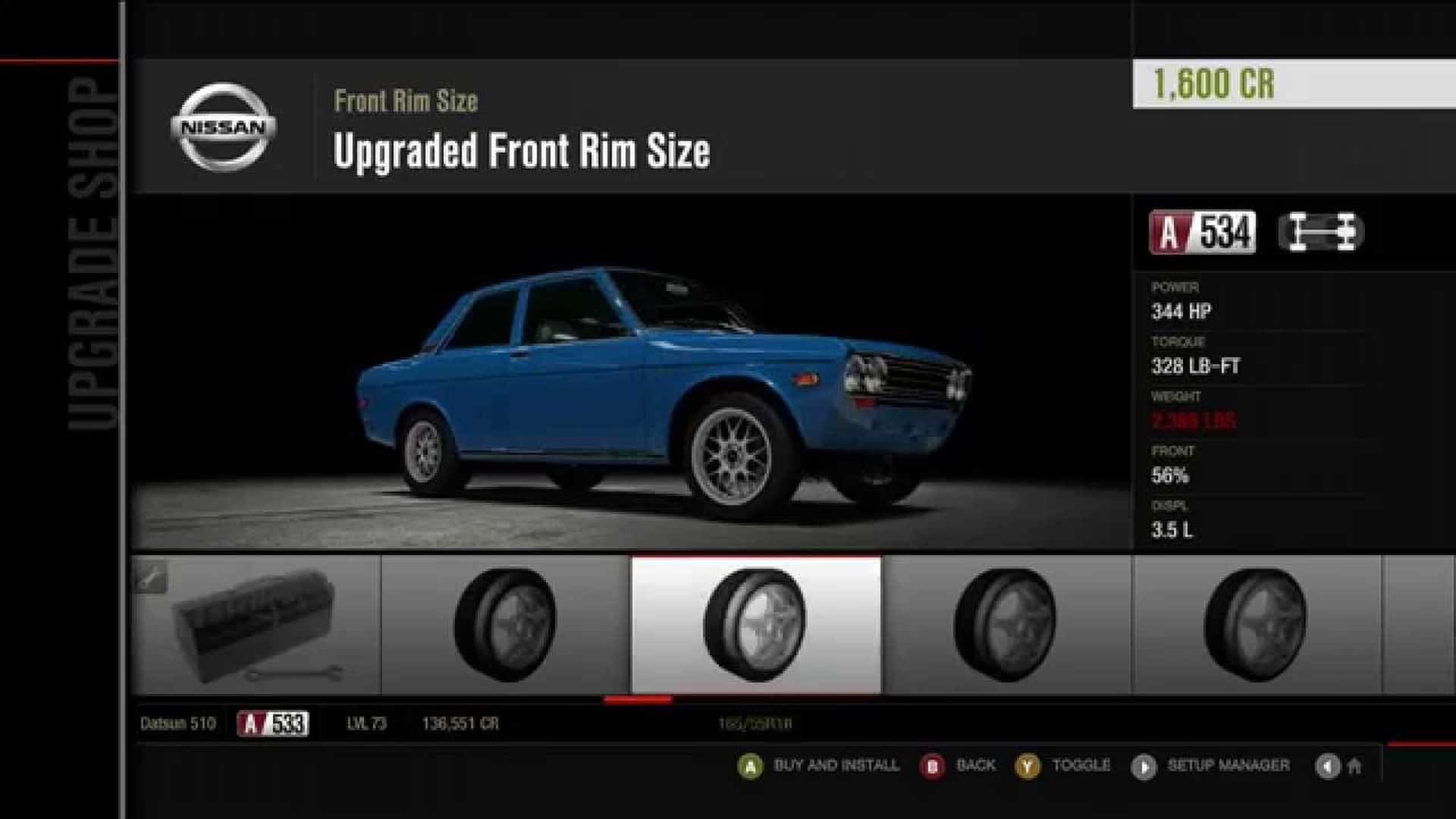Select the toolbox tile with the wrench
This screenshot has height=819, width=1456.
[x=256, y=625]
